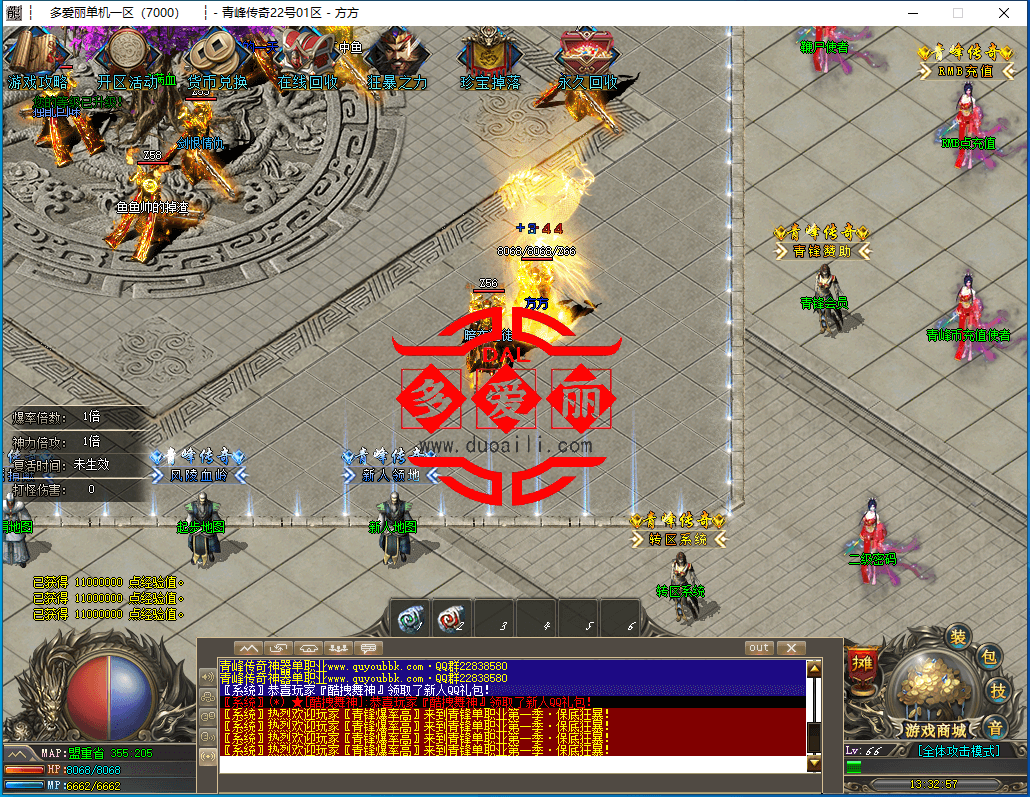Click in the white chat input box
Image resolution: width=1030 pixels, height=797 pixels.
point(510,764)
